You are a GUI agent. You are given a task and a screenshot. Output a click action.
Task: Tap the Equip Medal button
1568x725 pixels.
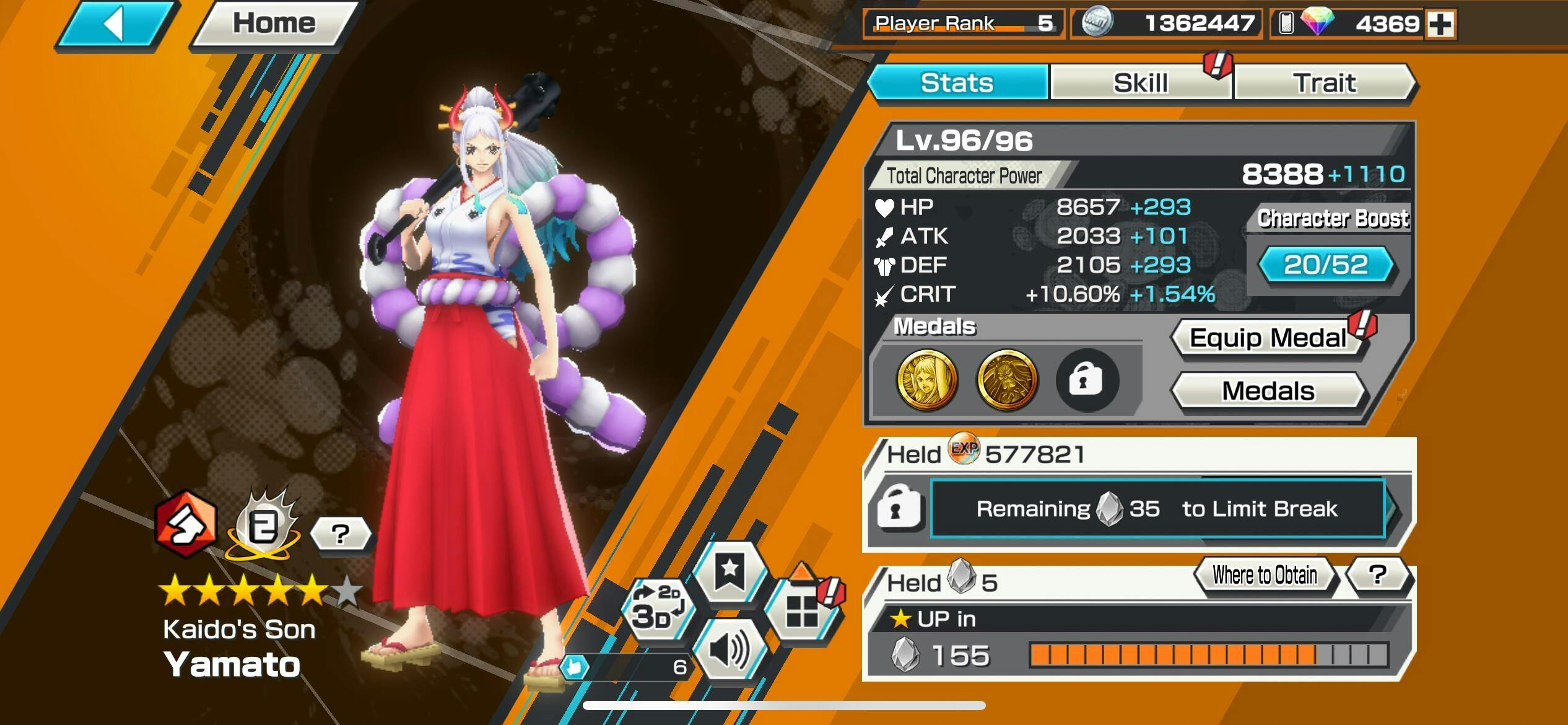point(1268,338)
